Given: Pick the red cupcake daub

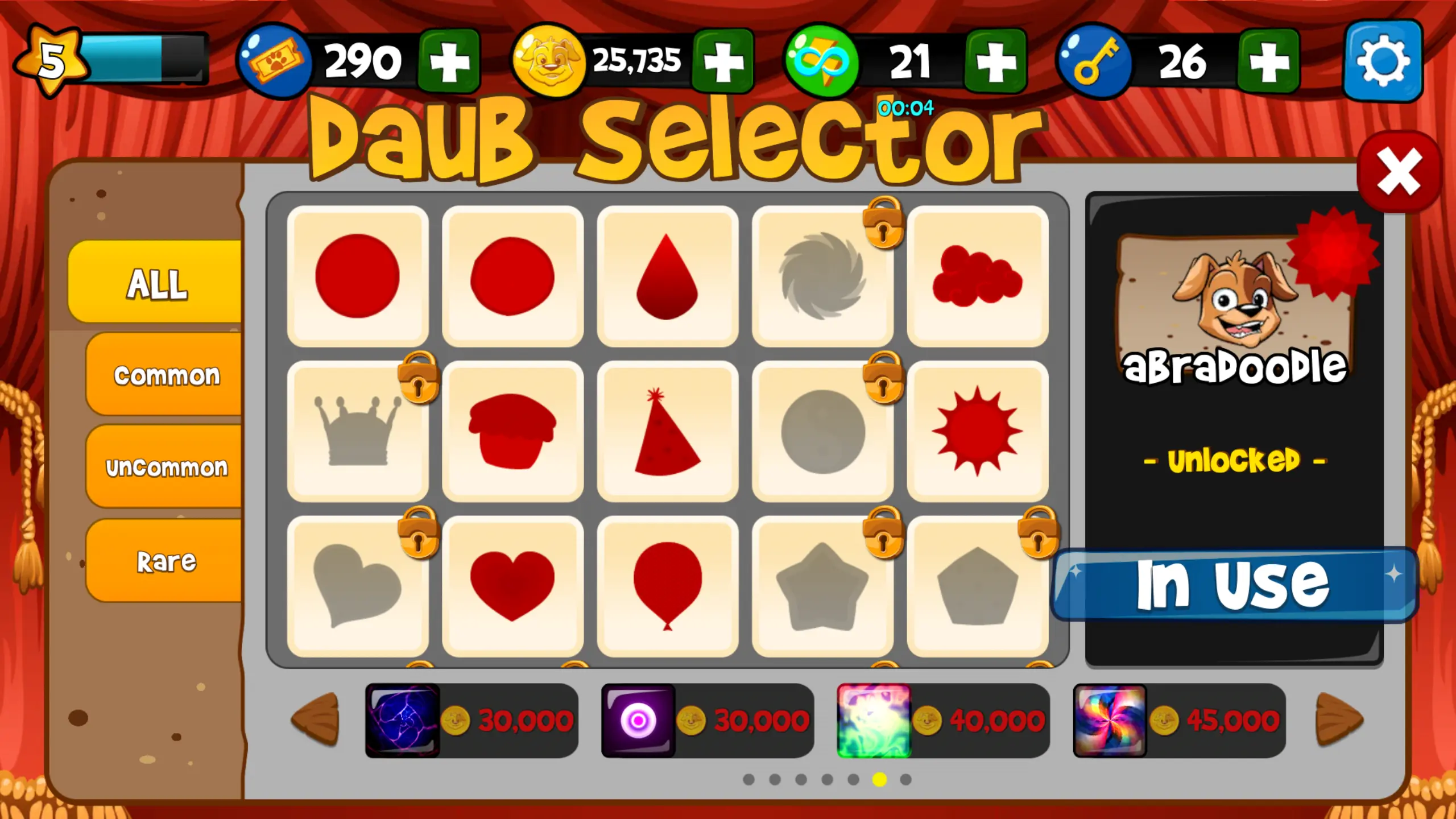Looking at the screenshot, I should coord(513,429).
